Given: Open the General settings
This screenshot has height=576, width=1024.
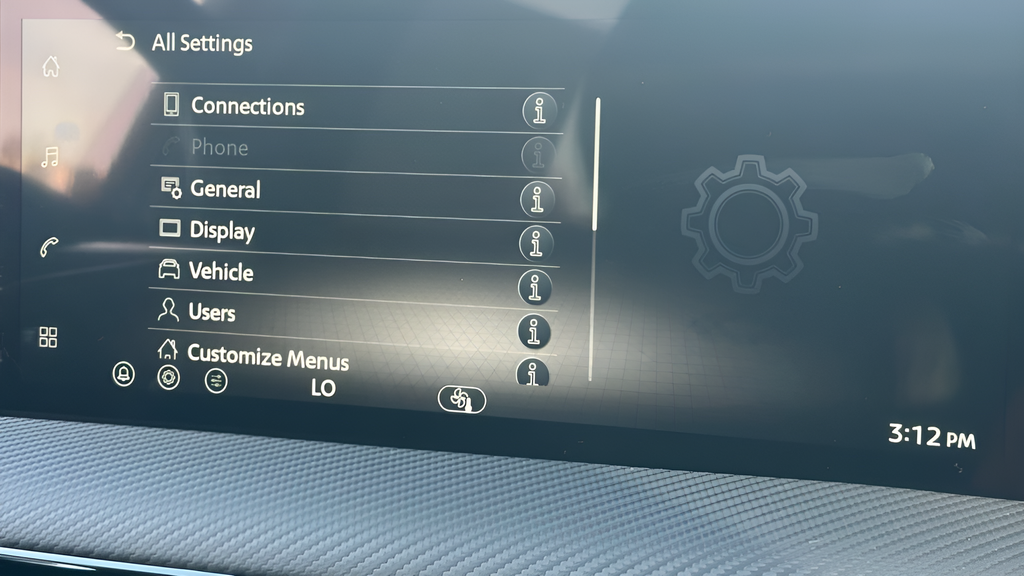Looking at the screenshot, I should (x=225, y=189).
